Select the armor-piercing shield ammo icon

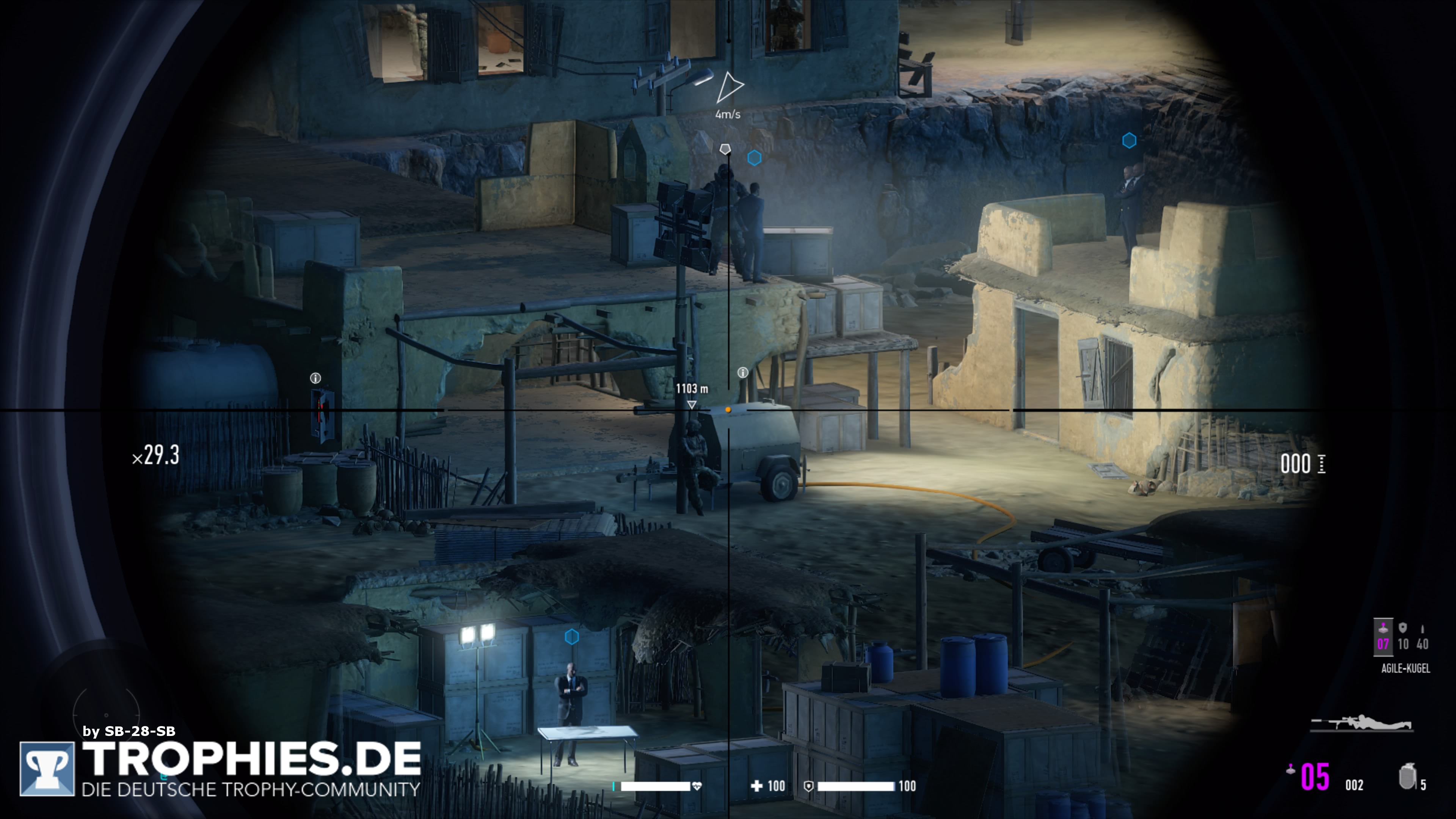click(1403, 628)
